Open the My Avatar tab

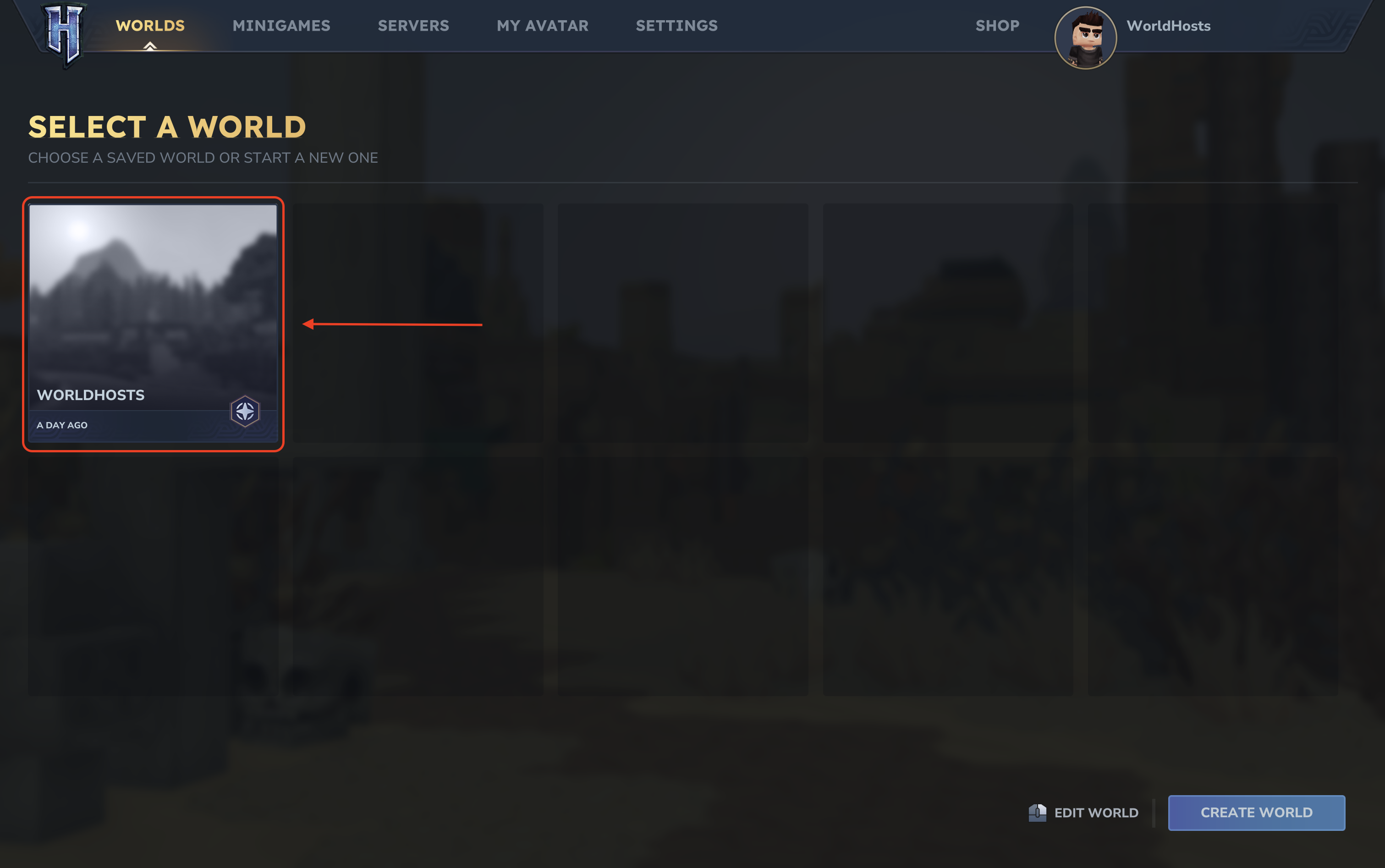point(543,26)
